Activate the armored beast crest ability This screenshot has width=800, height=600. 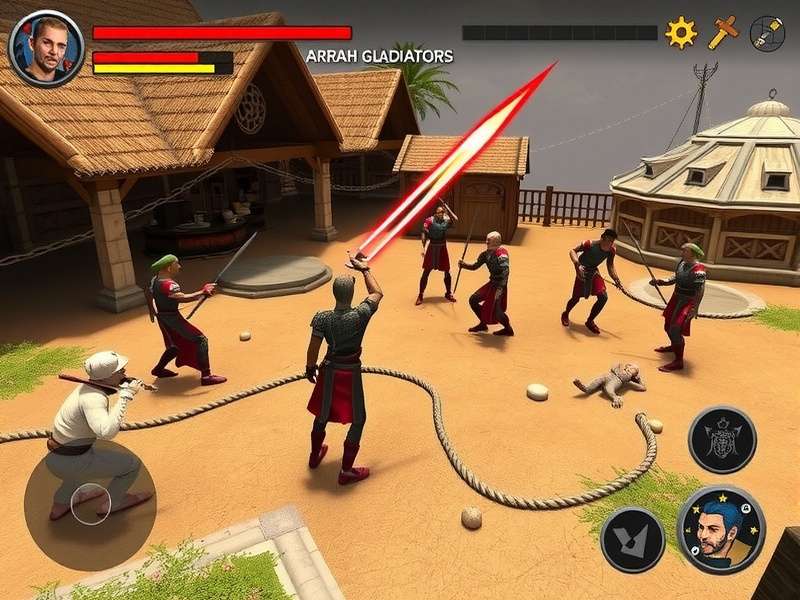(x=722, y=440)
